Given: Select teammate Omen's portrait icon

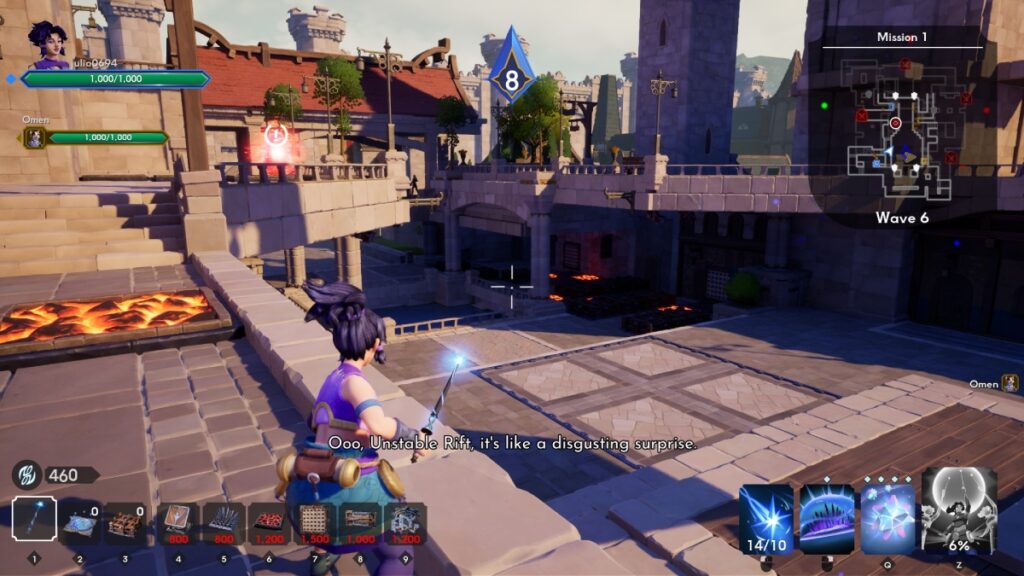Looking at the screenshot, I should [x=35, y=138].
